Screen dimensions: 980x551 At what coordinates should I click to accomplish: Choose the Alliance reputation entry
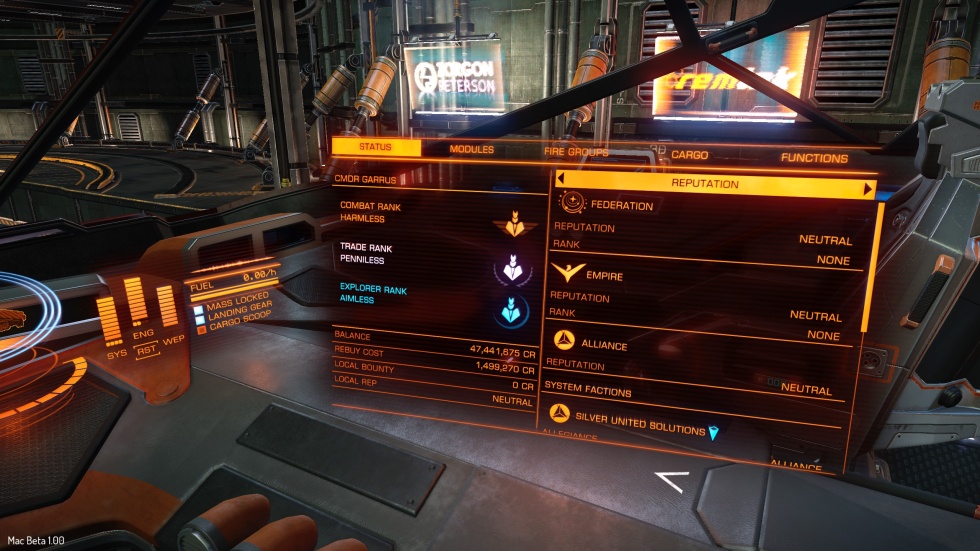pyautogui.click(x=605, y=345)
